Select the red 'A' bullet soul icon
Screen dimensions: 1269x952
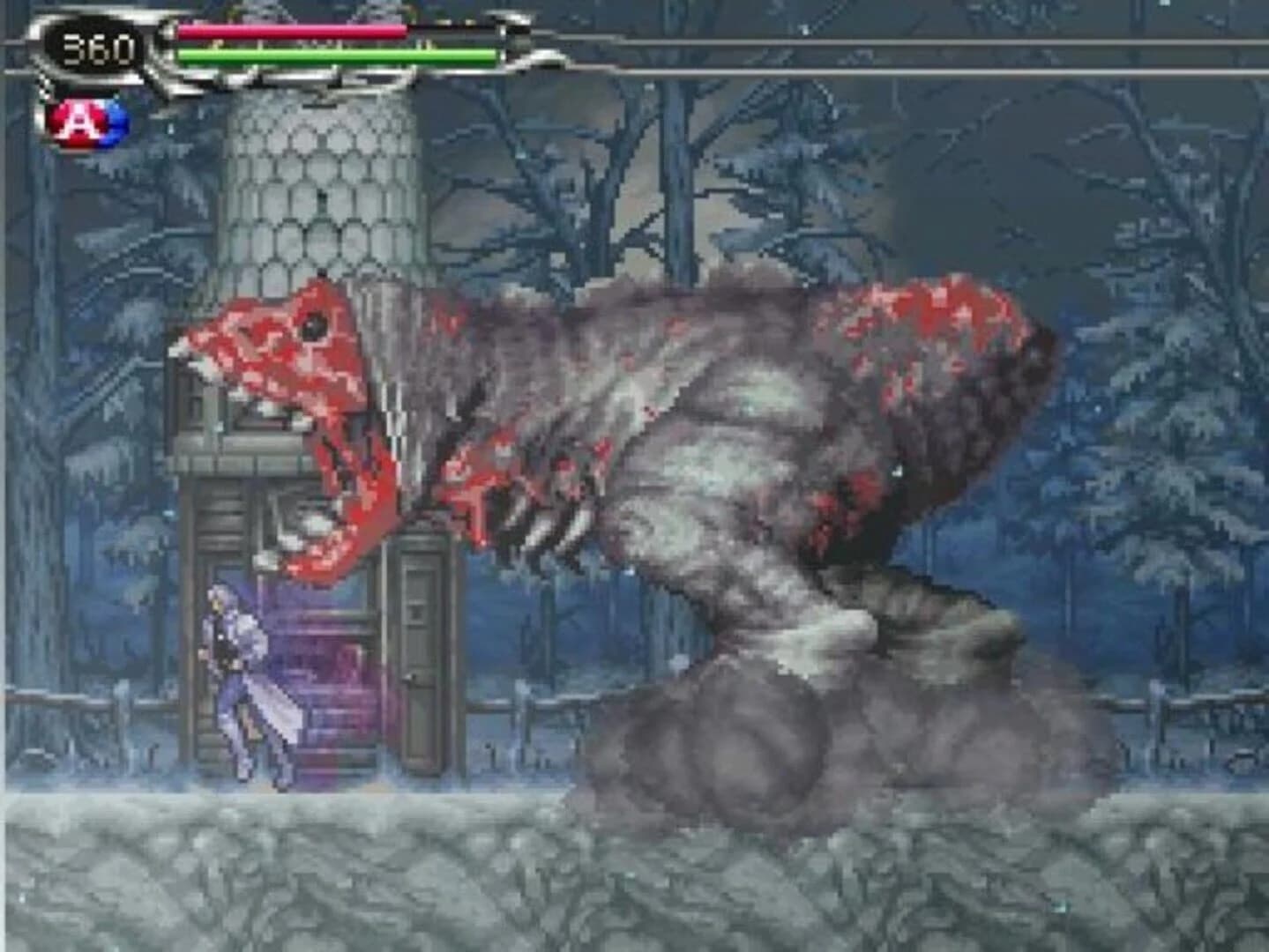[x=75, y=117]
